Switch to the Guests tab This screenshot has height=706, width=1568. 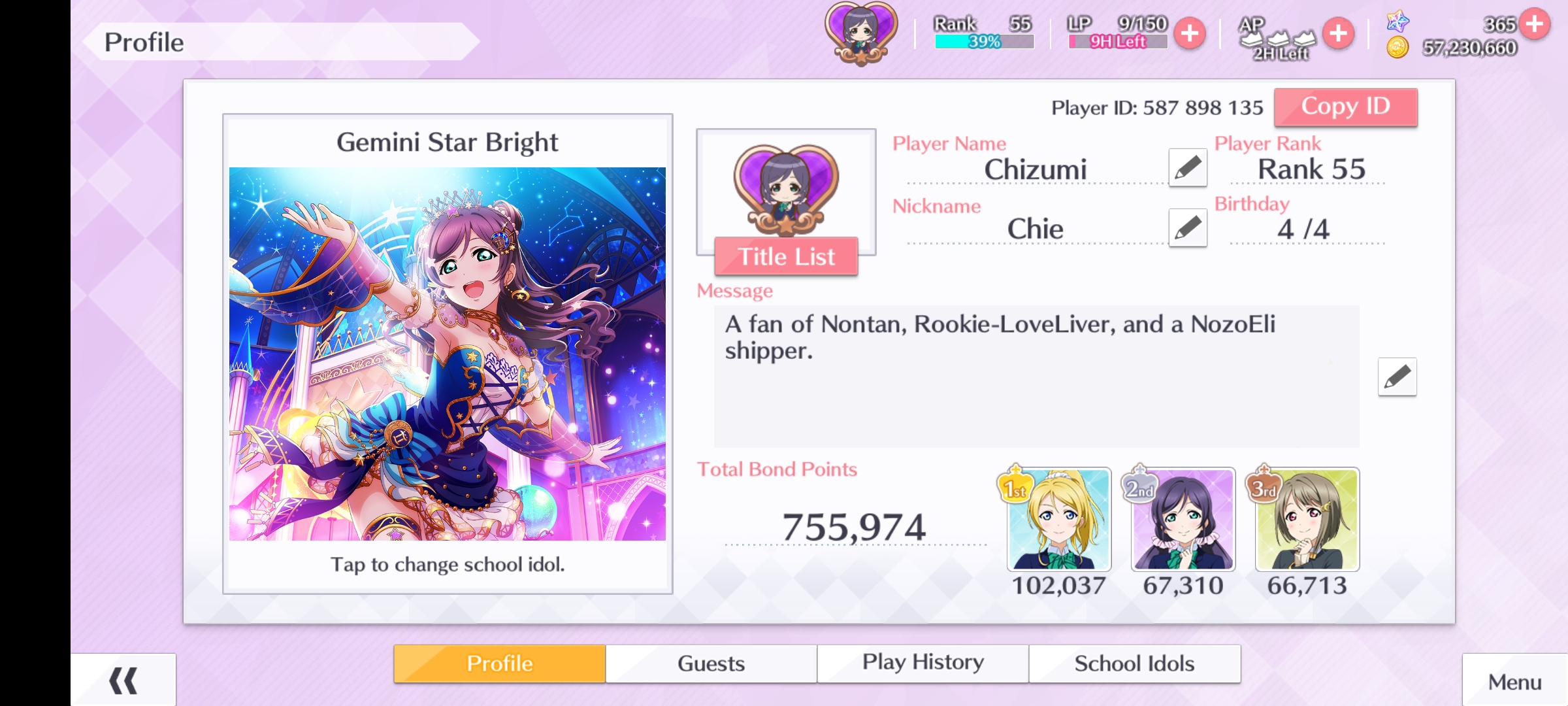711,664
